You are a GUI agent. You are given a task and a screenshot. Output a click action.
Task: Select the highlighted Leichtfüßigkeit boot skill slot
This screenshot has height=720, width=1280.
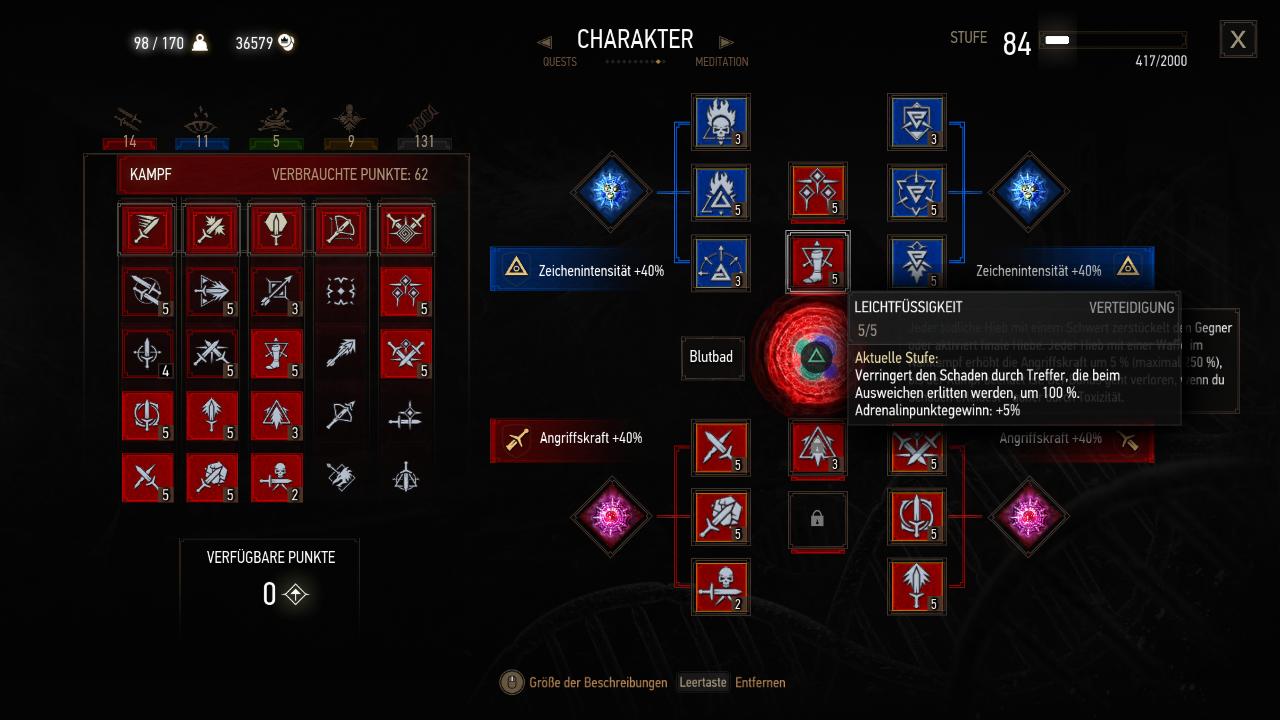(x=818, y=262)
